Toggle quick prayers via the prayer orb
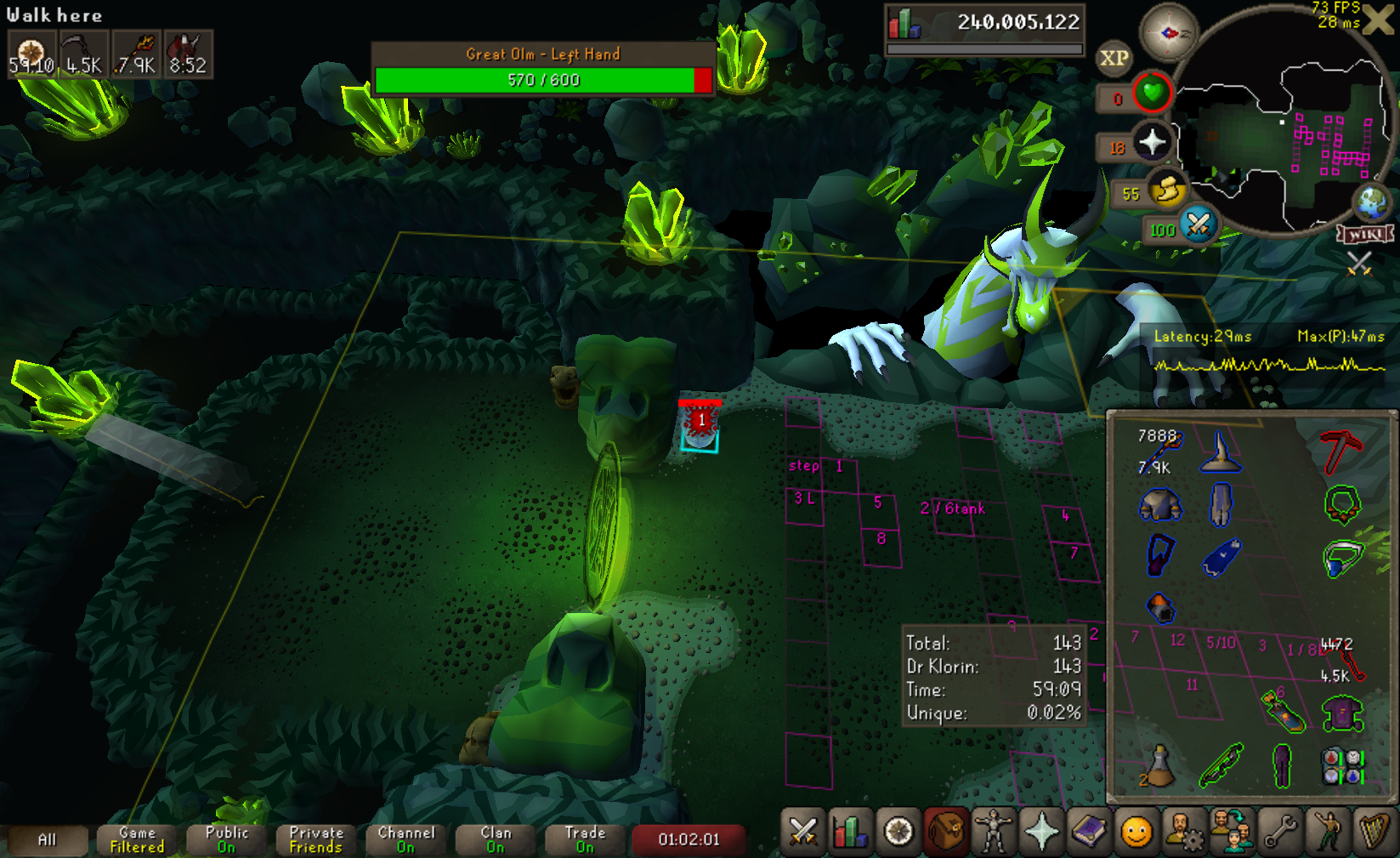 tap(1153, 142)
